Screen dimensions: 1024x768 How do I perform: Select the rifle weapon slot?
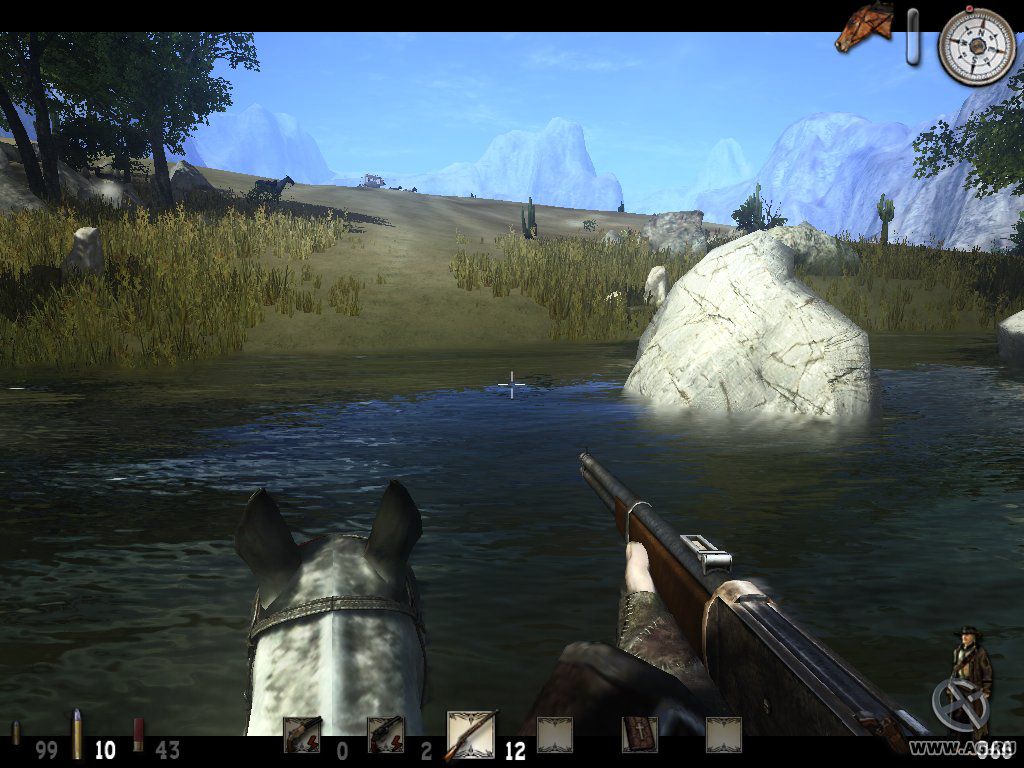tap(471, 735)
